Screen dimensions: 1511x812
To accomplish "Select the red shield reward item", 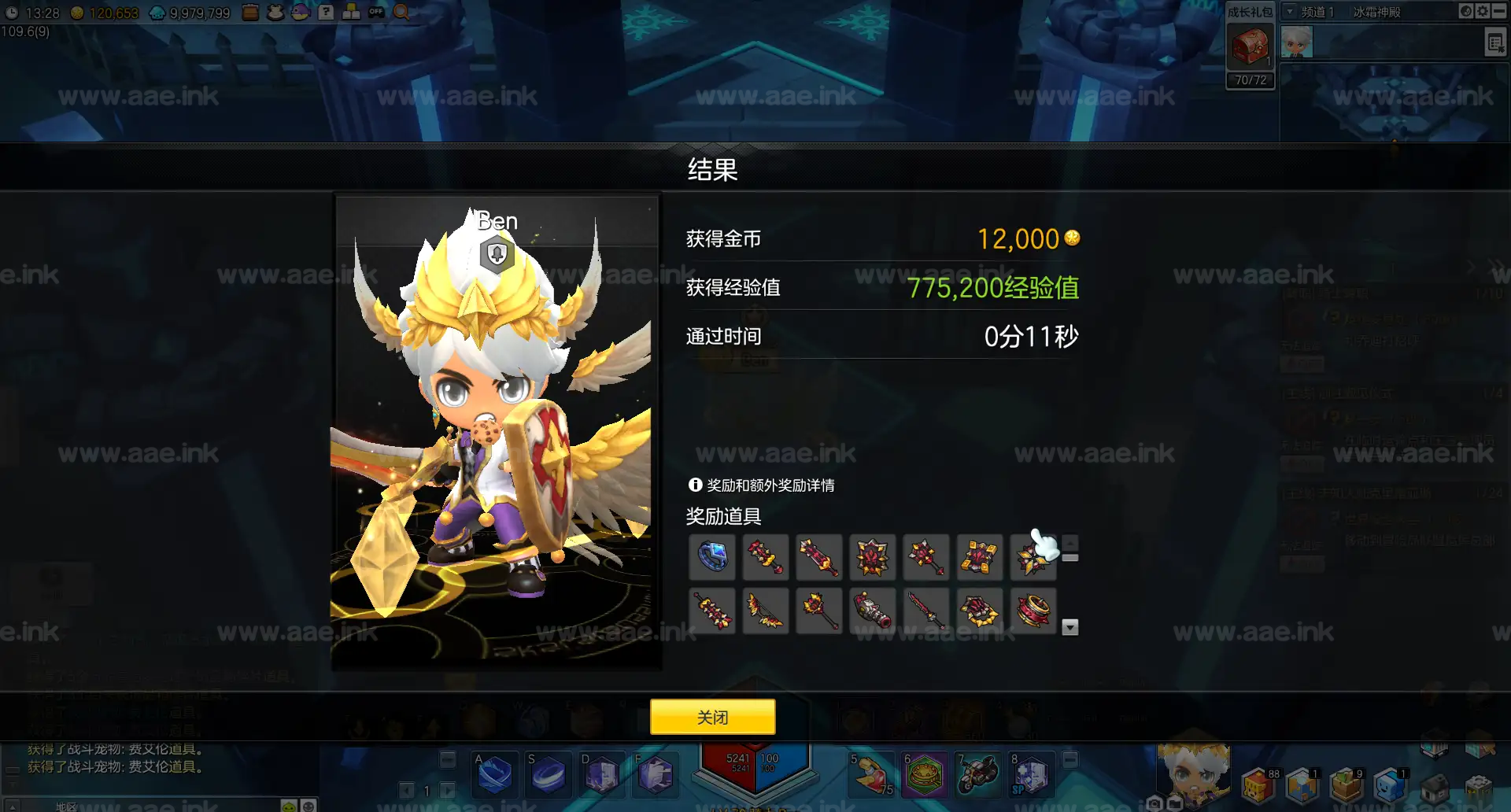I will (873, 557).
